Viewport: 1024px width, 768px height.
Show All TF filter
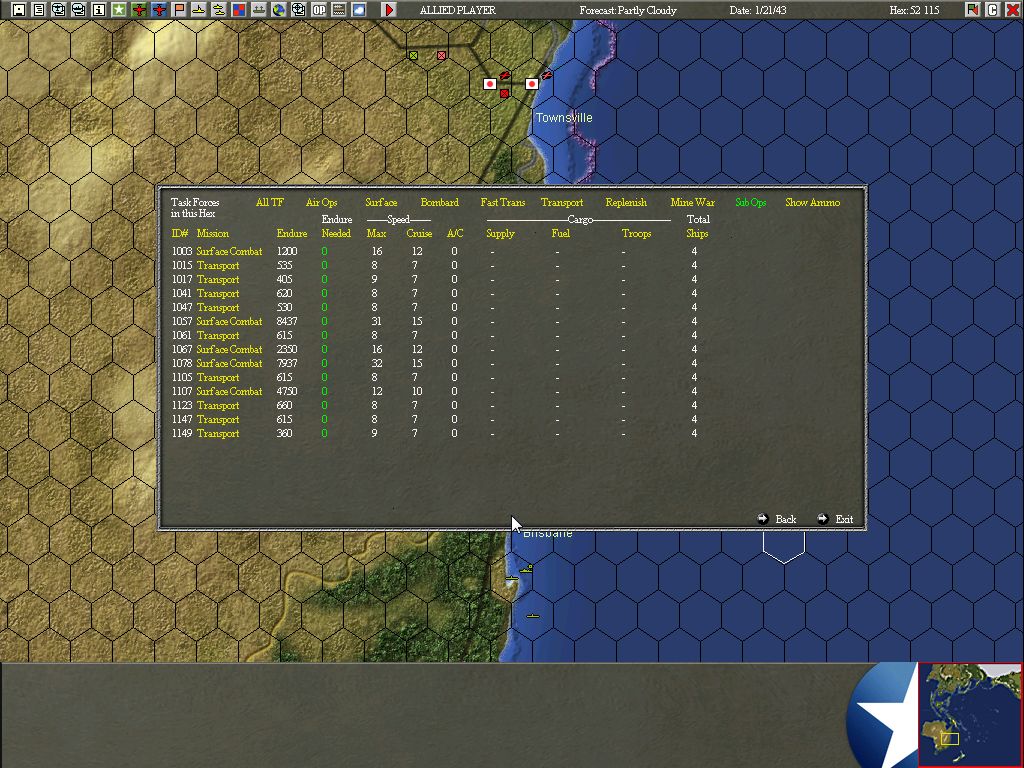coord(269,203)
